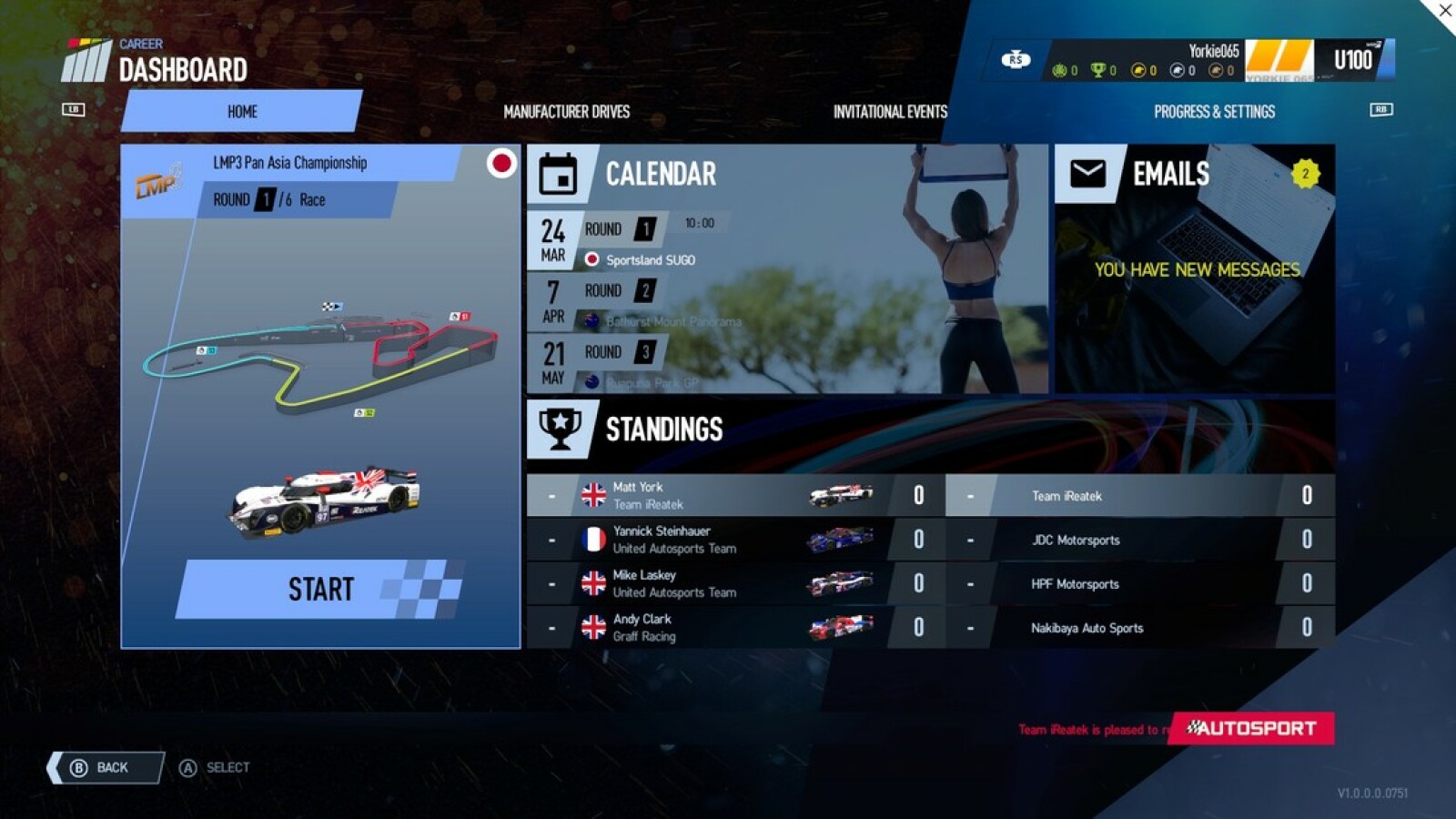Start the LMP3 Pan Asia race
Image resolution: width=1456 pixels, height=819 pixels.
tap(320, 589)
